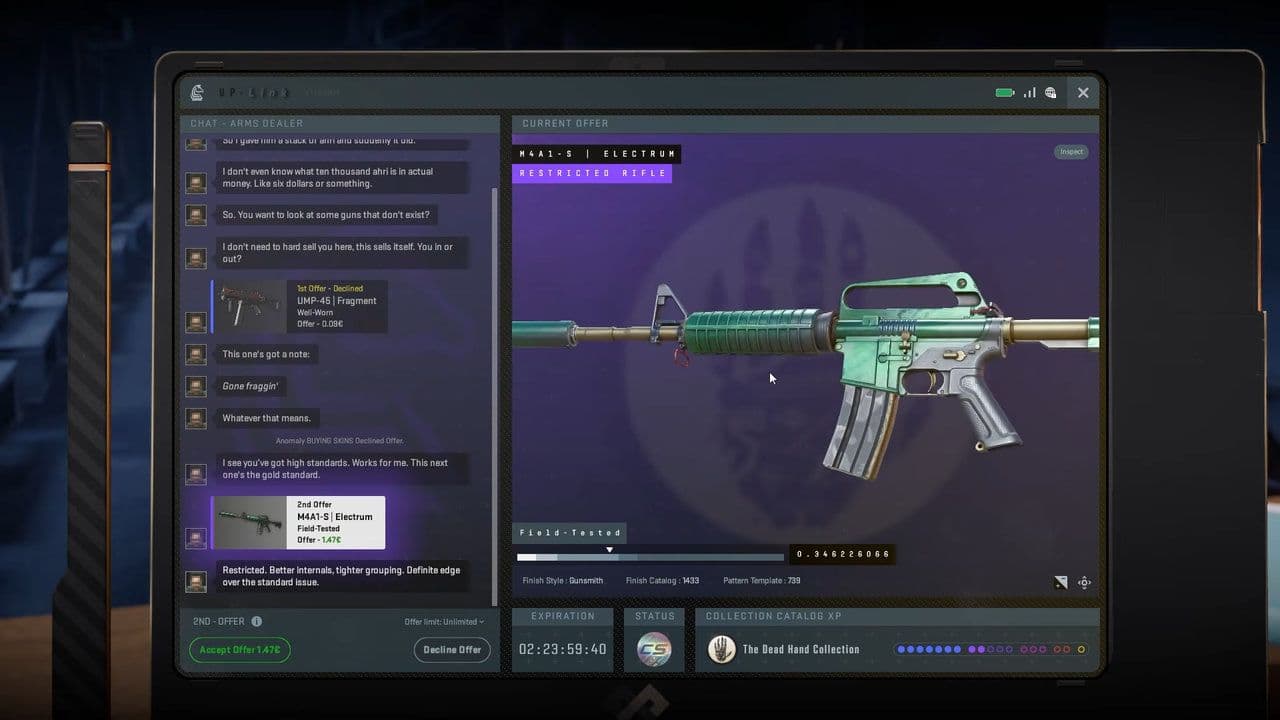Click the triangular flag icon near Pattern Template
Image resolution: width=1280 pixels, height=720 pixels.
1062,582
